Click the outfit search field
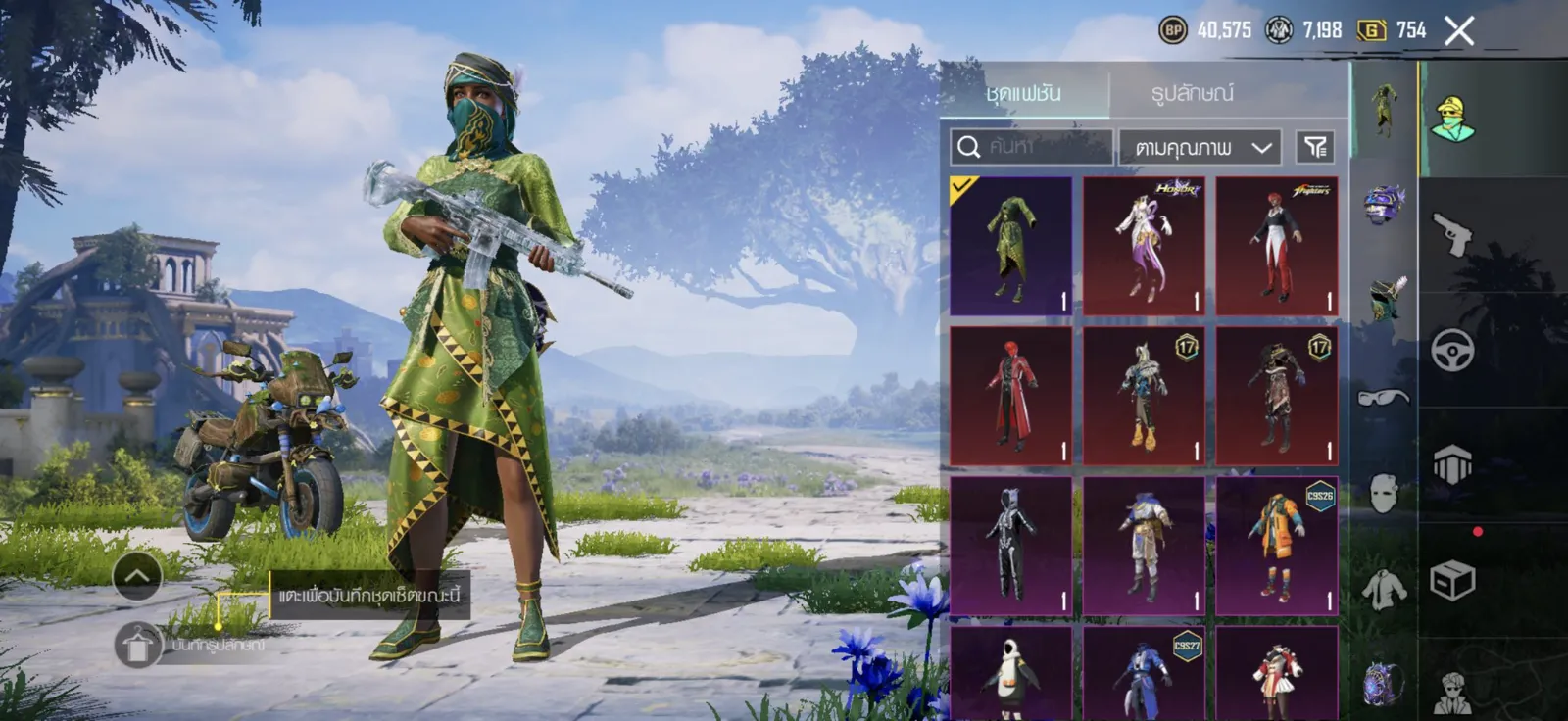Image resolution: width=1568 pixels, height=721 pixels. tap(1032, 147)
